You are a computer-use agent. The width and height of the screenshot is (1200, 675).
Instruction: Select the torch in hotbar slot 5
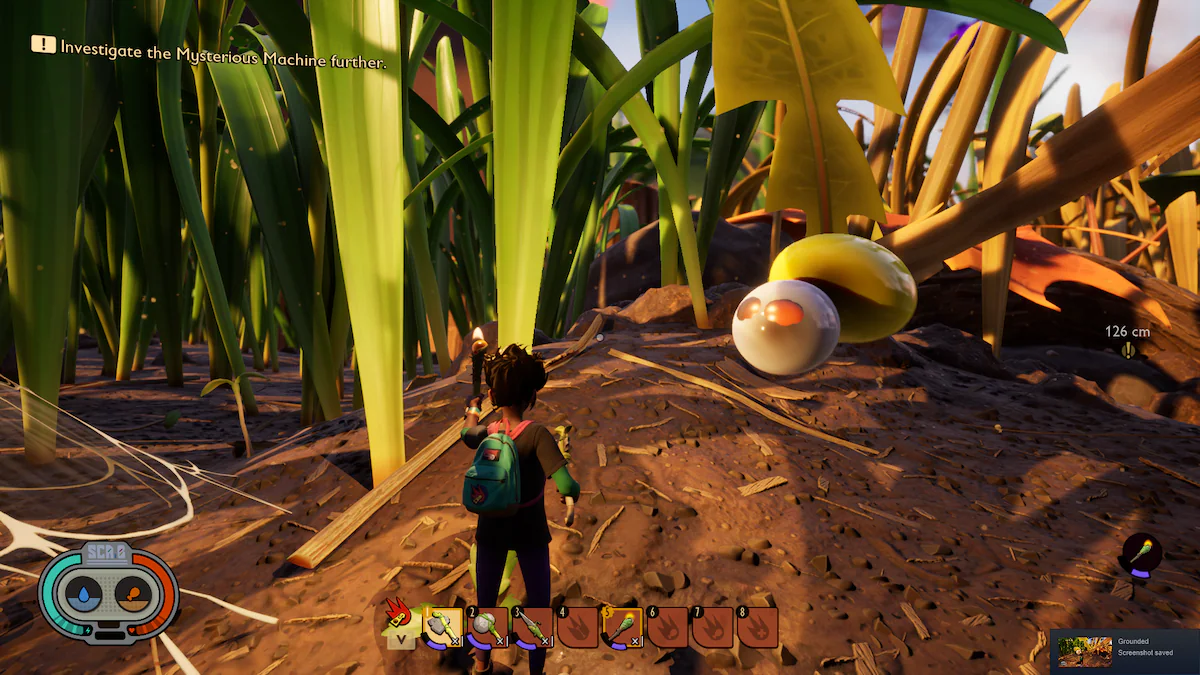tap(623, 627)
